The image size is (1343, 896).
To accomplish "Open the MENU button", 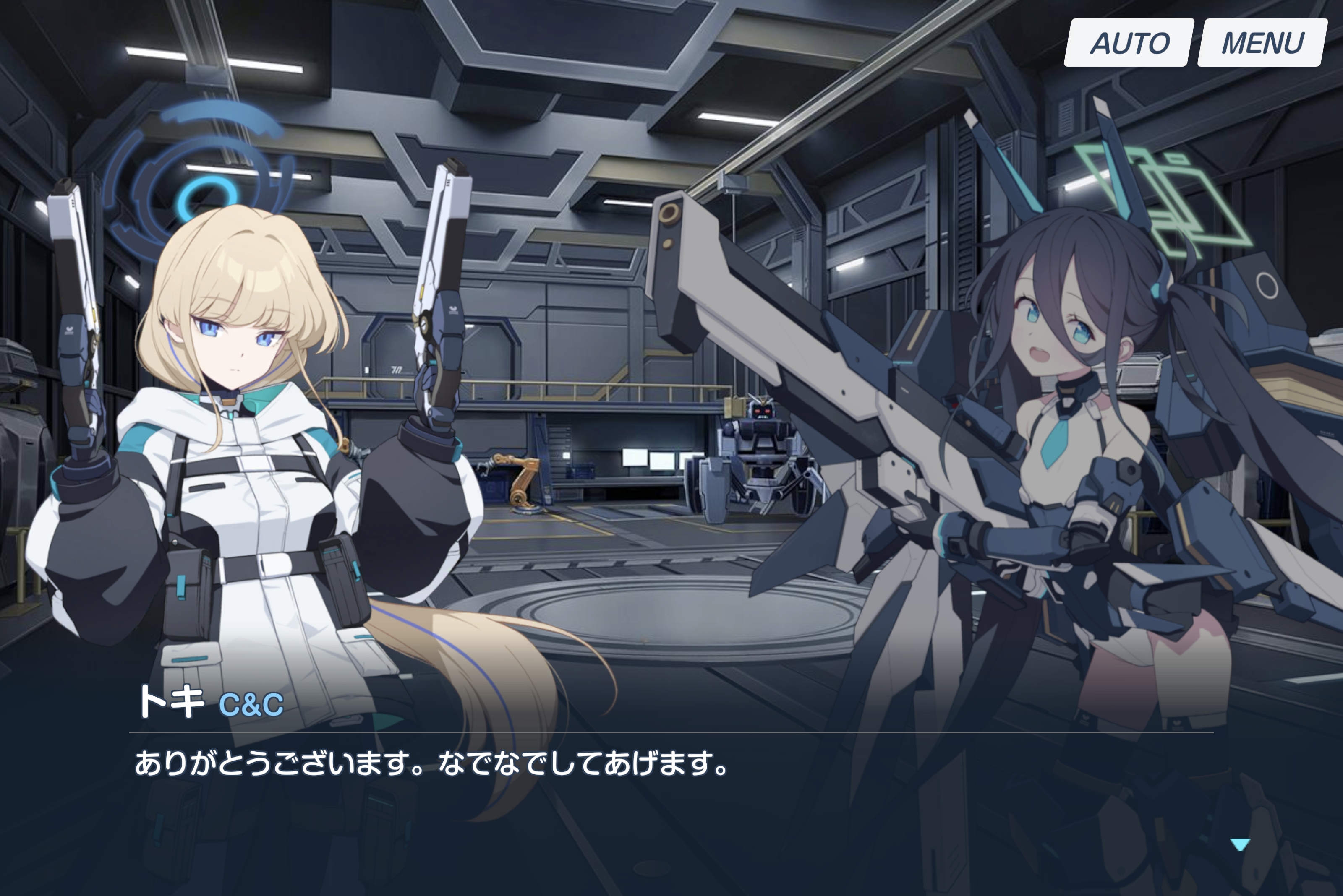I will 1262,43.
